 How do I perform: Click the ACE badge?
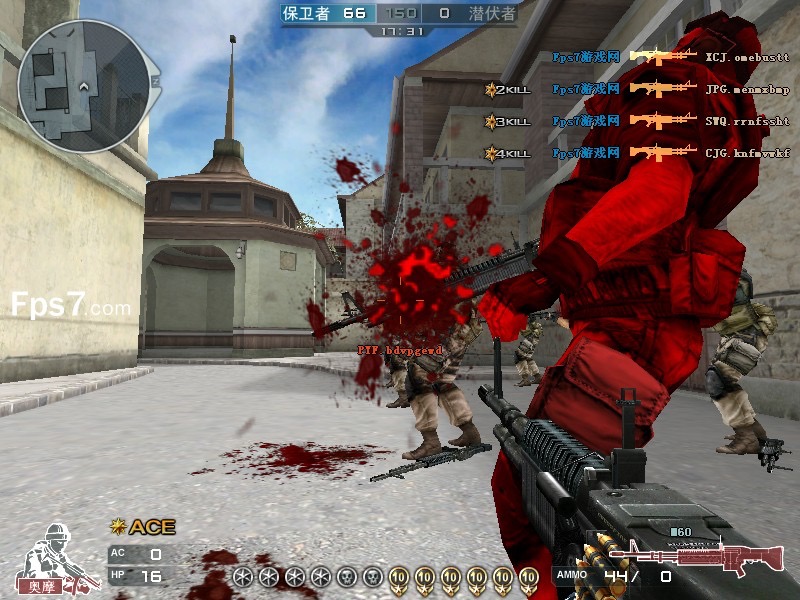click(x=145, y=527)
